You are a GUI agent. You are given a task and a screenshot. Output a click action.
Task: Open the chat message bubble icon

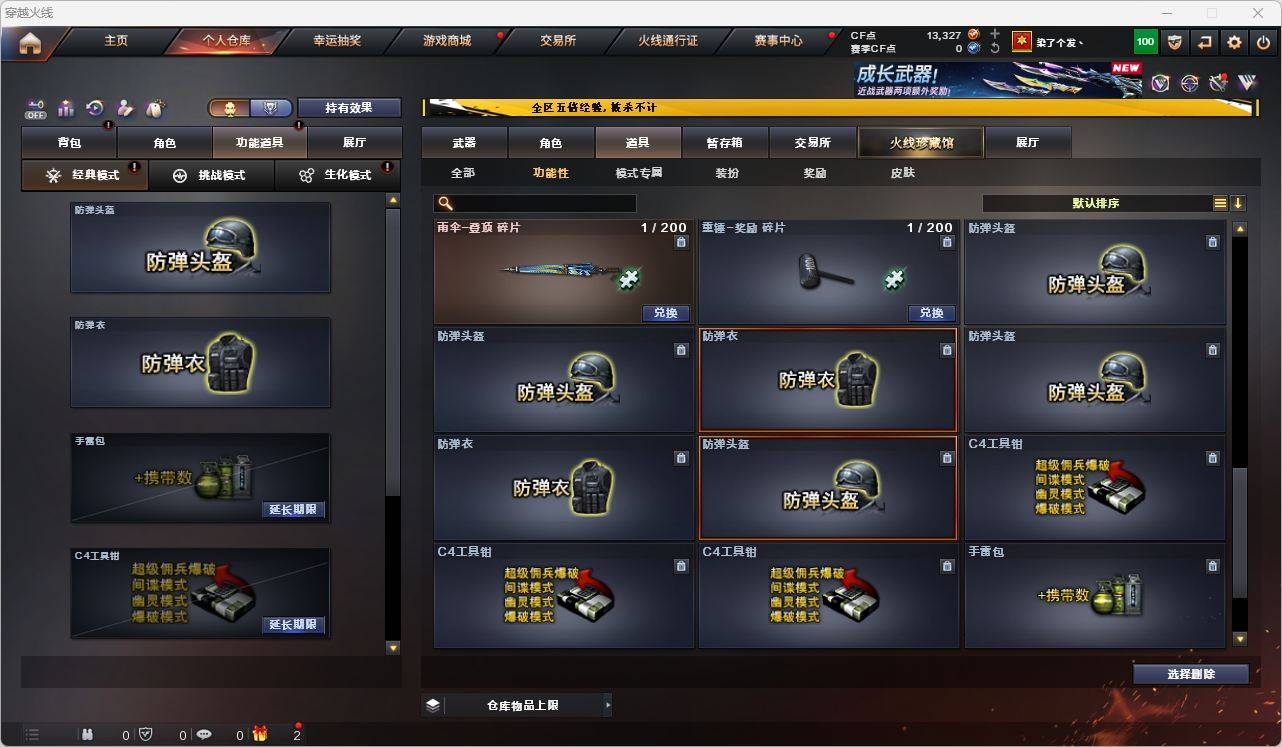point(203,734)
